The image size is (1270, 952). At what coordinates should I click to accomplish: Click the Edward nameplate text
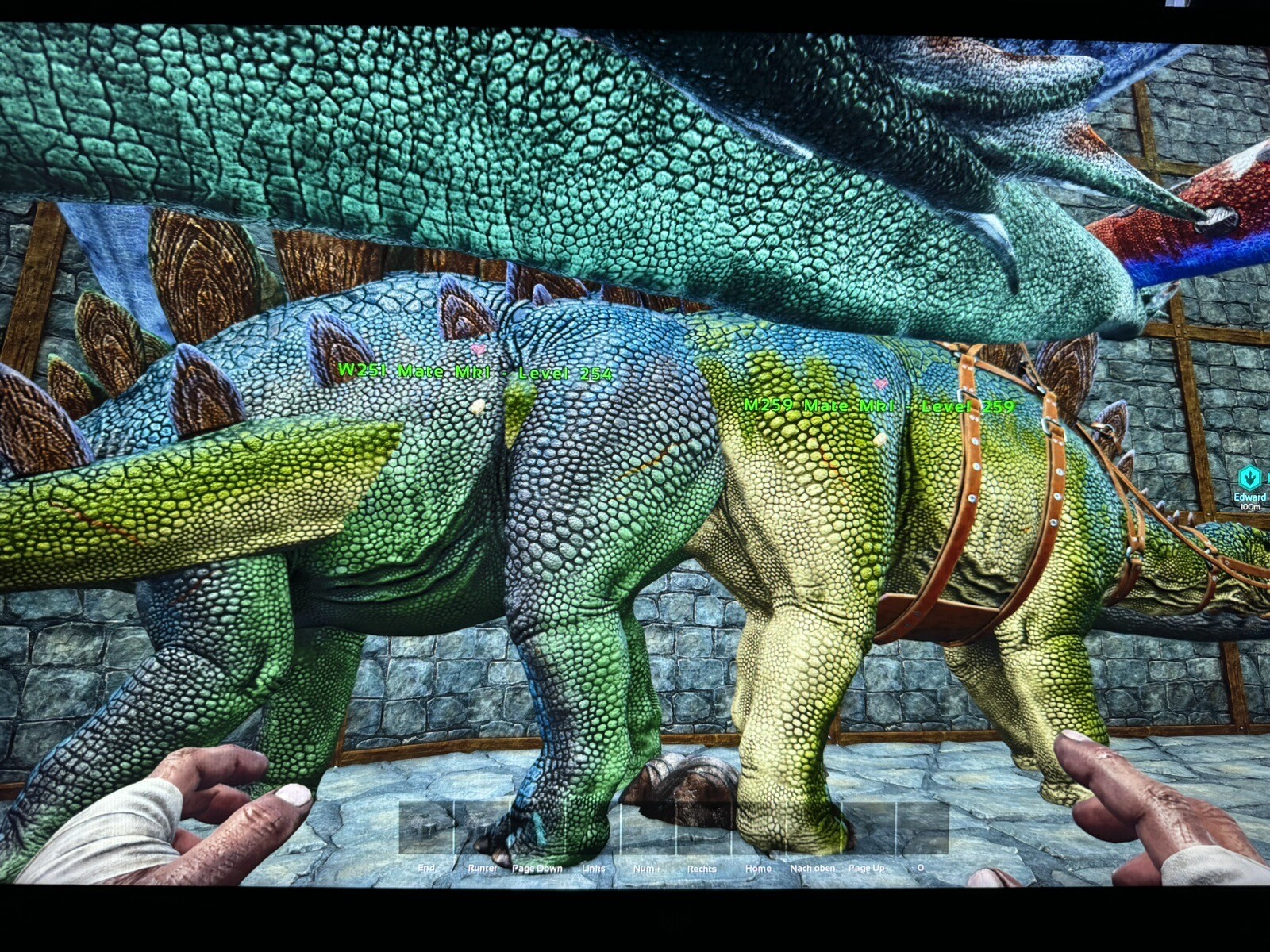1250,497
